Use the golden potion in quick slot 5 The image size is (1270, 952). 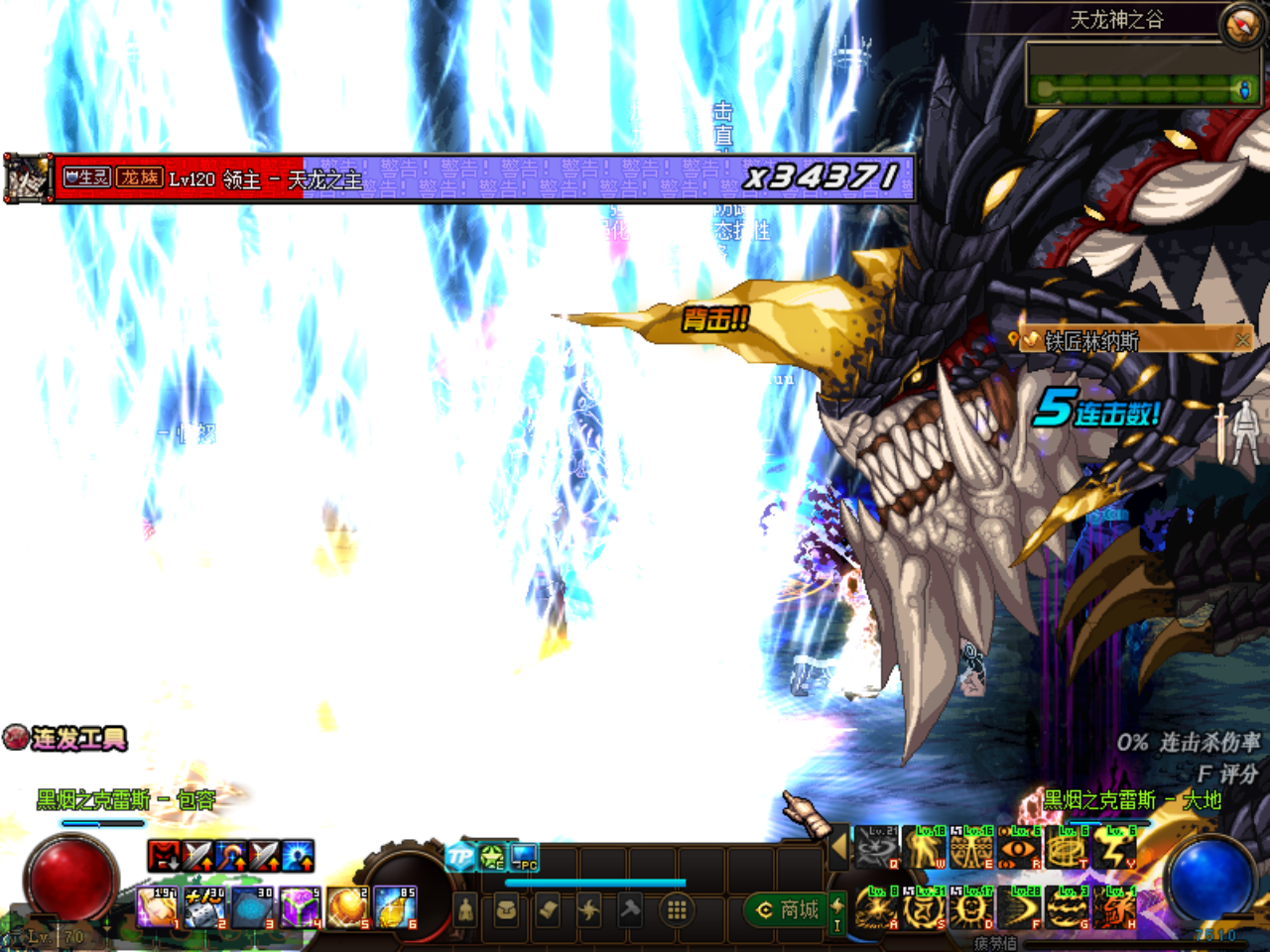[x=347, y=907]
